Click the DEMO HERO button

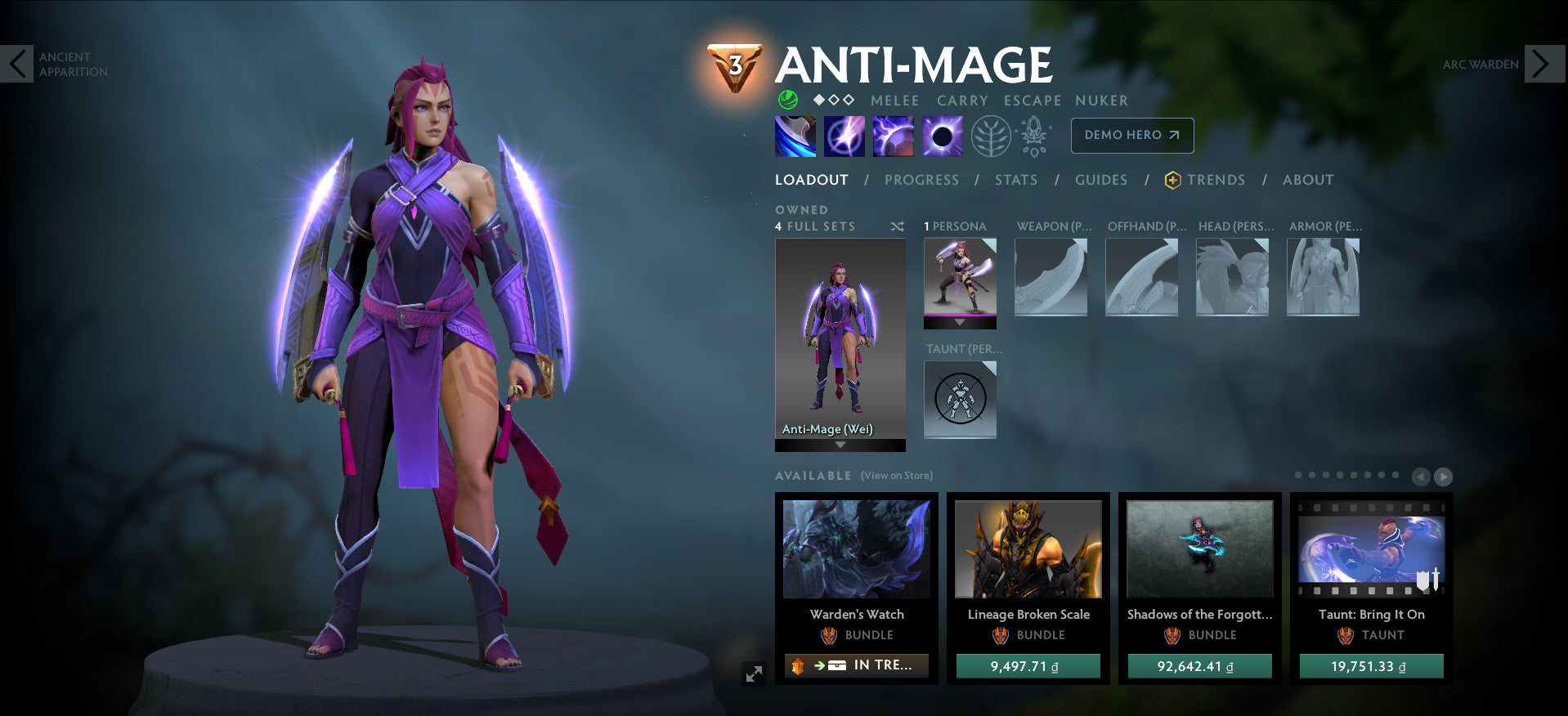[1131, 135]
